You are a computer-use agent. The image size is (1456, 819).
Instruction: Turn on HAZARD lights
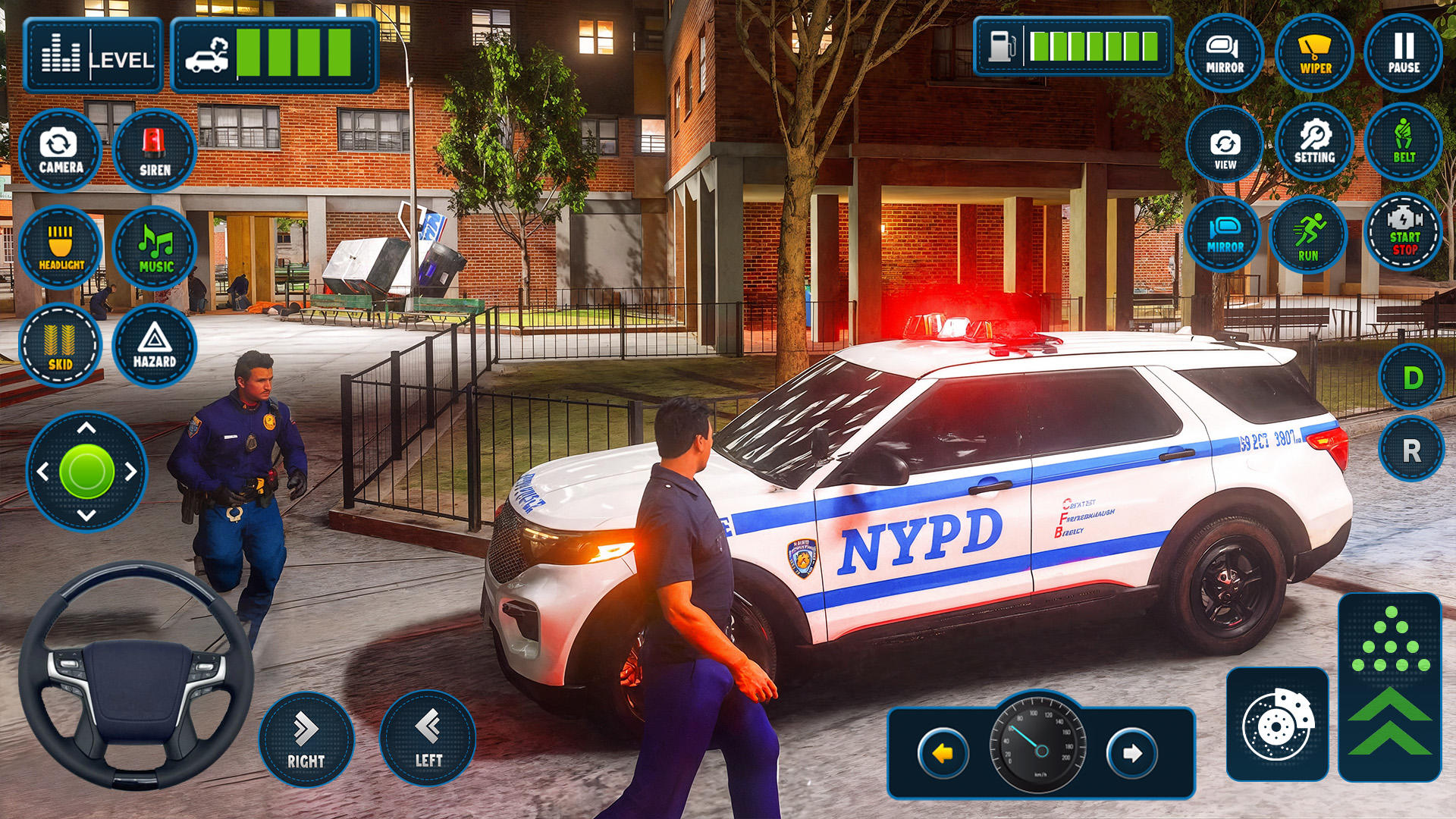[155, 345]
